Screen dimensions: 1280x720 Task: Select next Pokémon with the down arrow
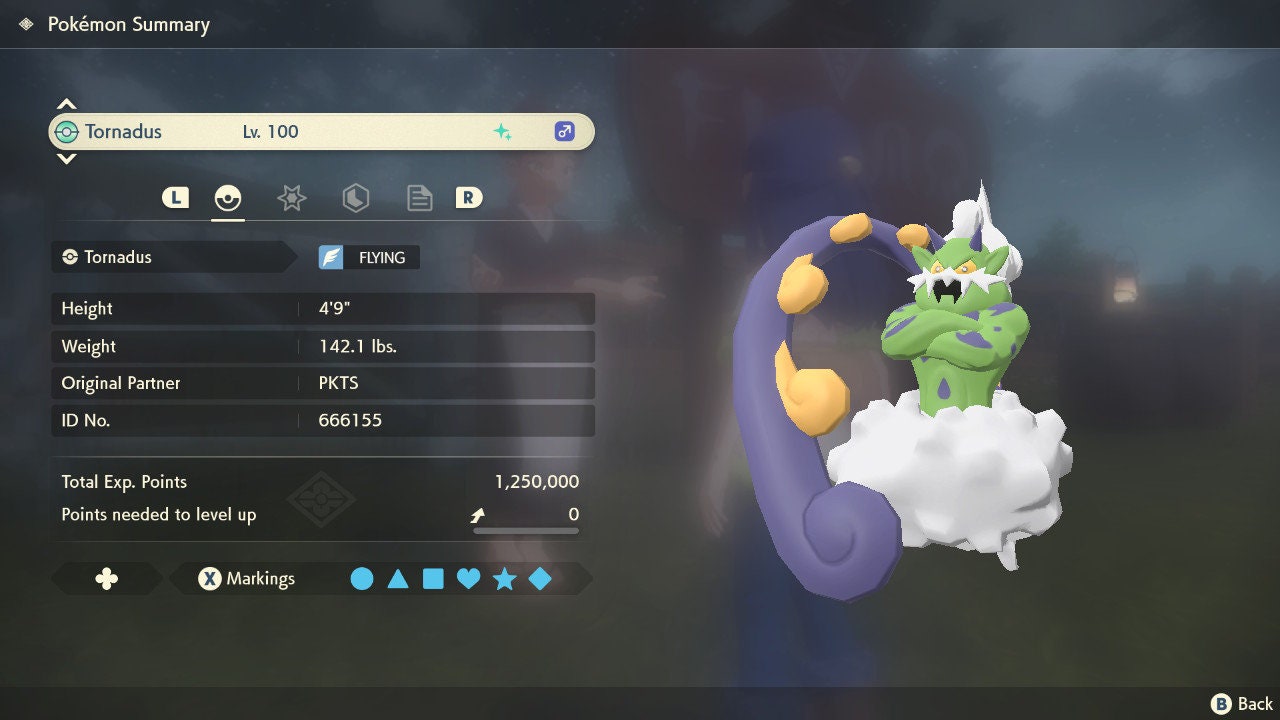tap(66, 158)
